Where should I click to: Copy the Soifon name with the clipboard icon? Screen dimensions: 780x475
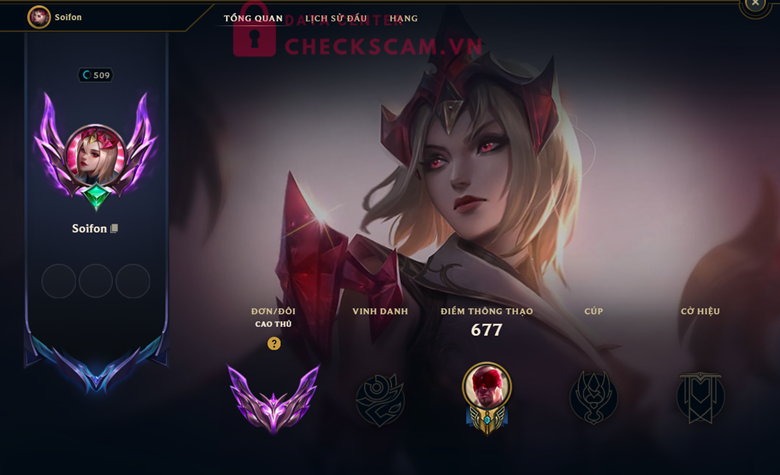[115, 229]
